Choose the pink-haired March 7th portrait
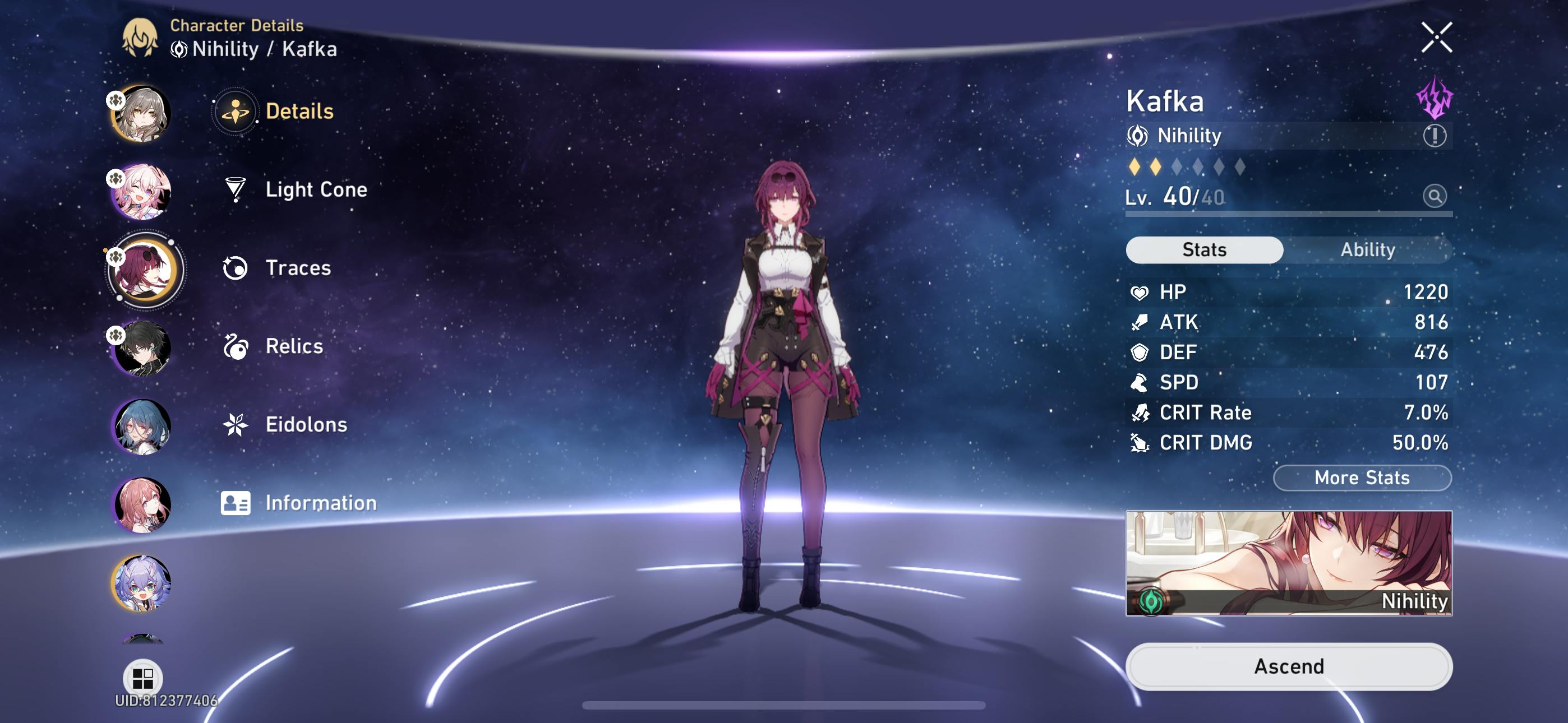This screenshot has height=723, width=1568. 142,192
